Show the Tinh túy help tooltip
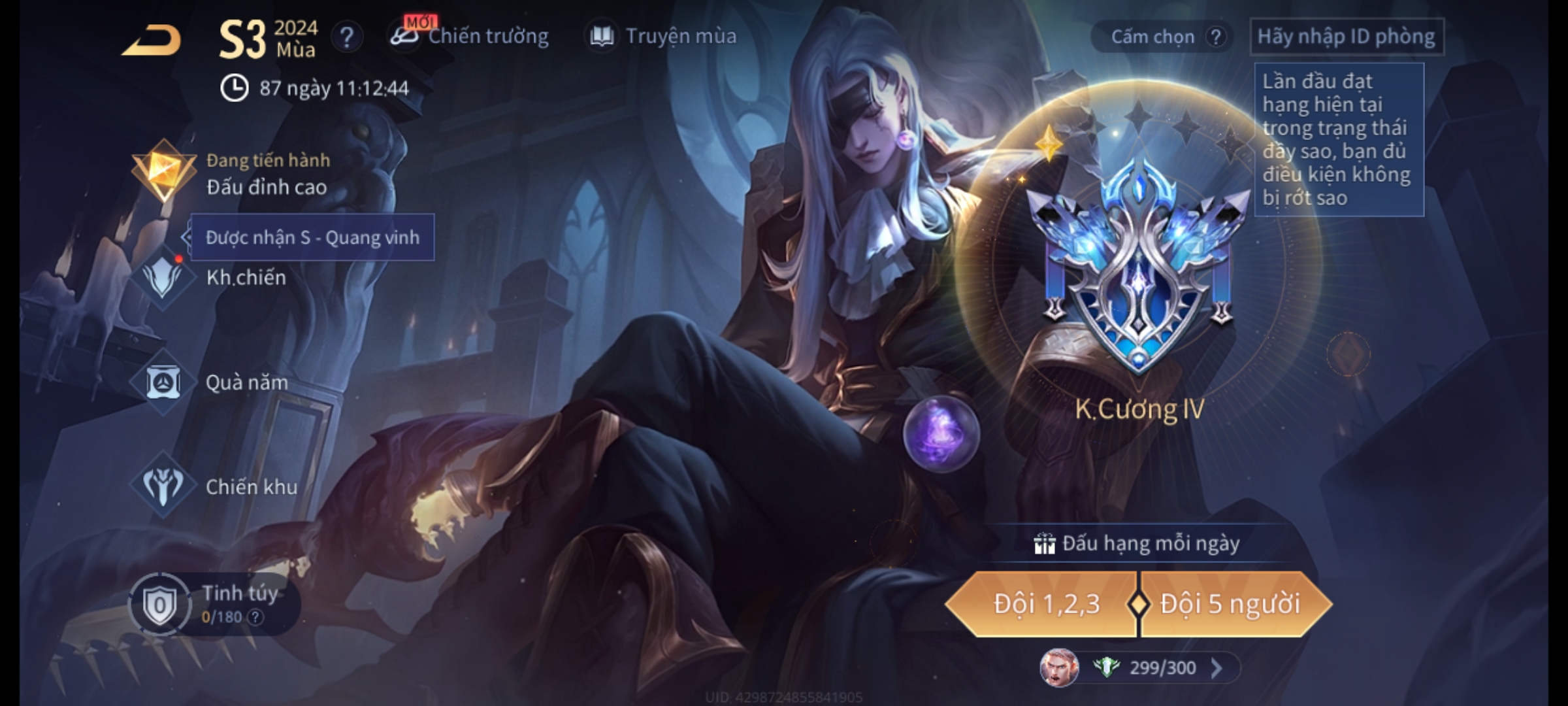Image resolution: width=1568 pixels, height=706 pixels. click(x=256, y=617)
